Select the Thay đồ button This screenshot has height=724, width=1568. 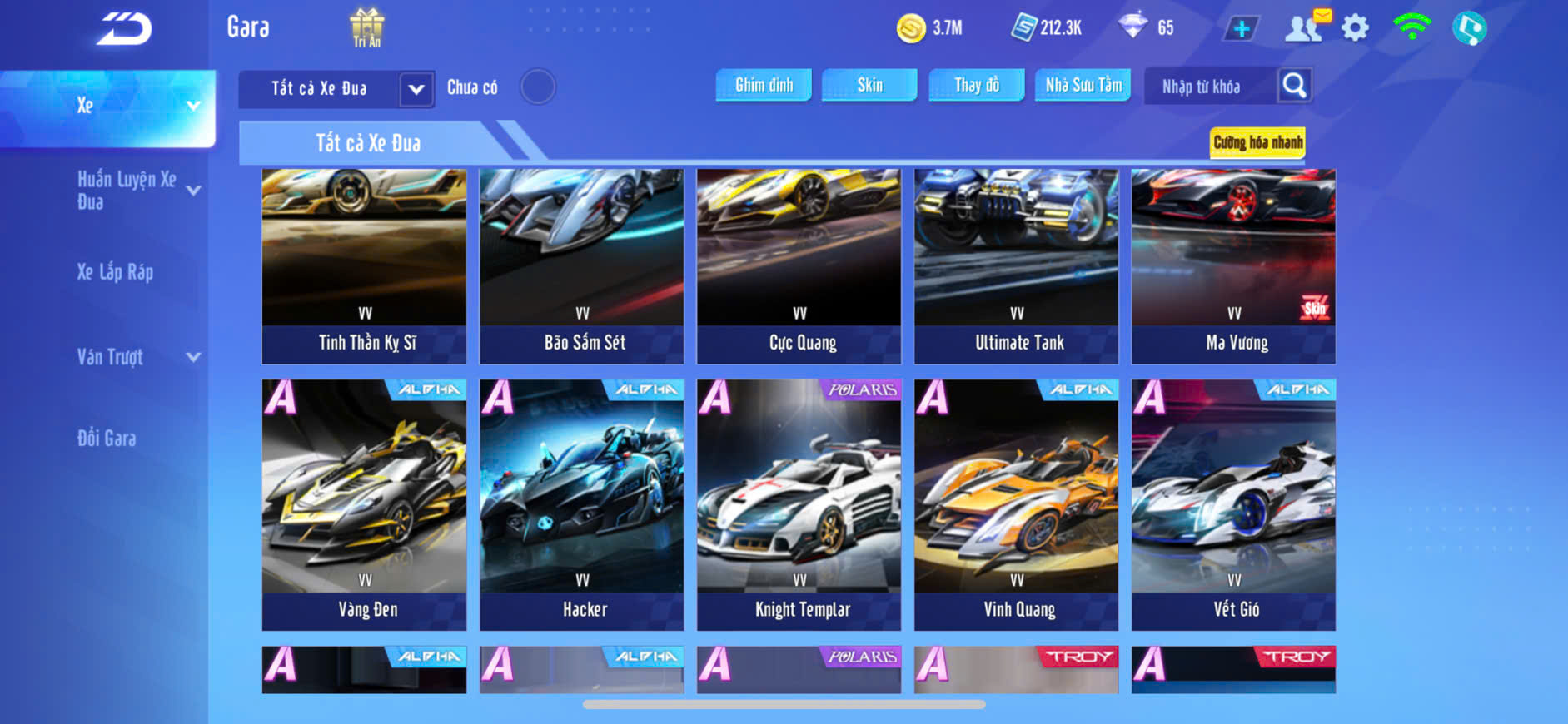pyautogui.click(x=977, y=85)
